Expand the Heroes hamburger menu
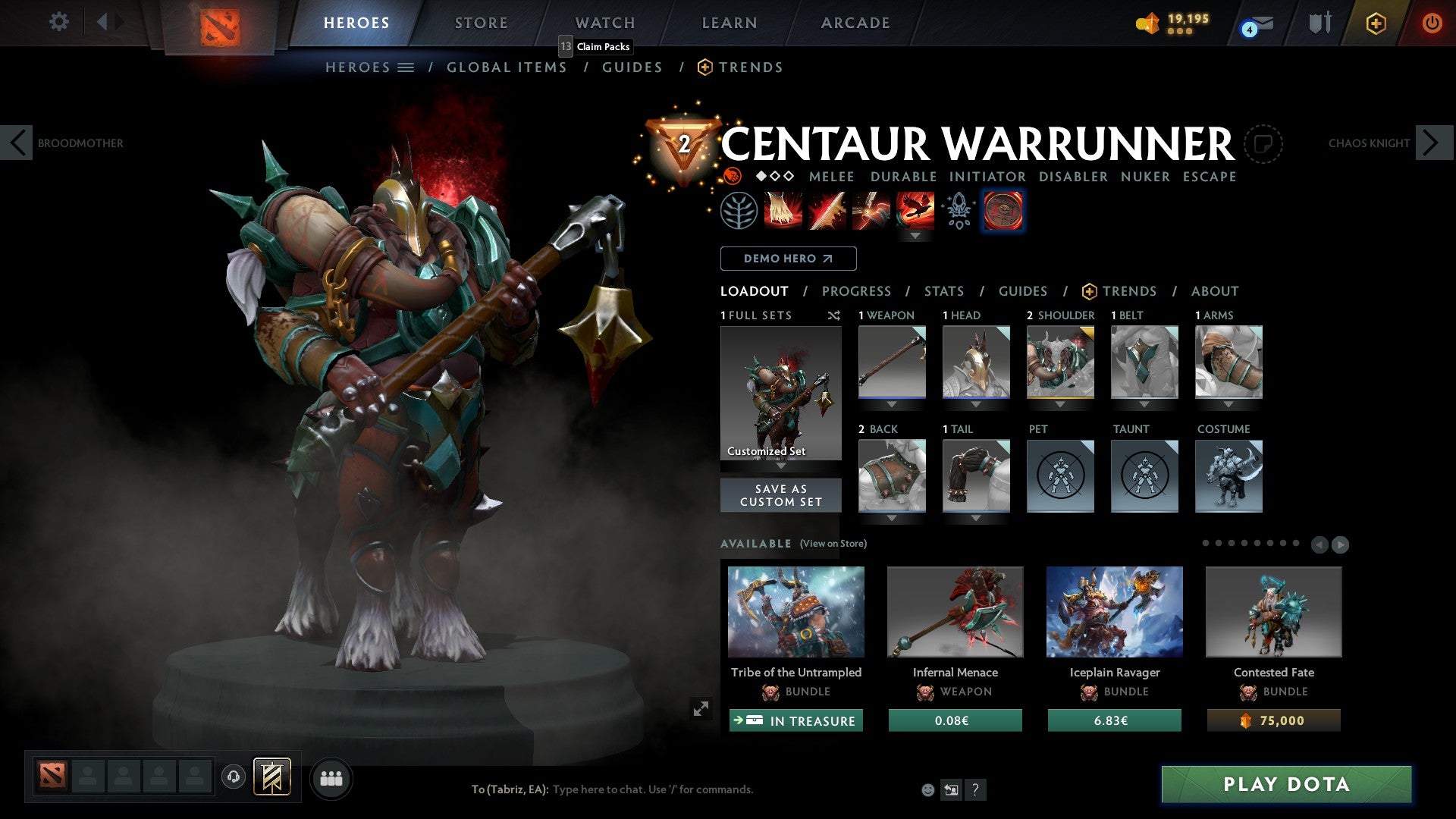The width and height of the screenshot is (1456, 819). 406,67
